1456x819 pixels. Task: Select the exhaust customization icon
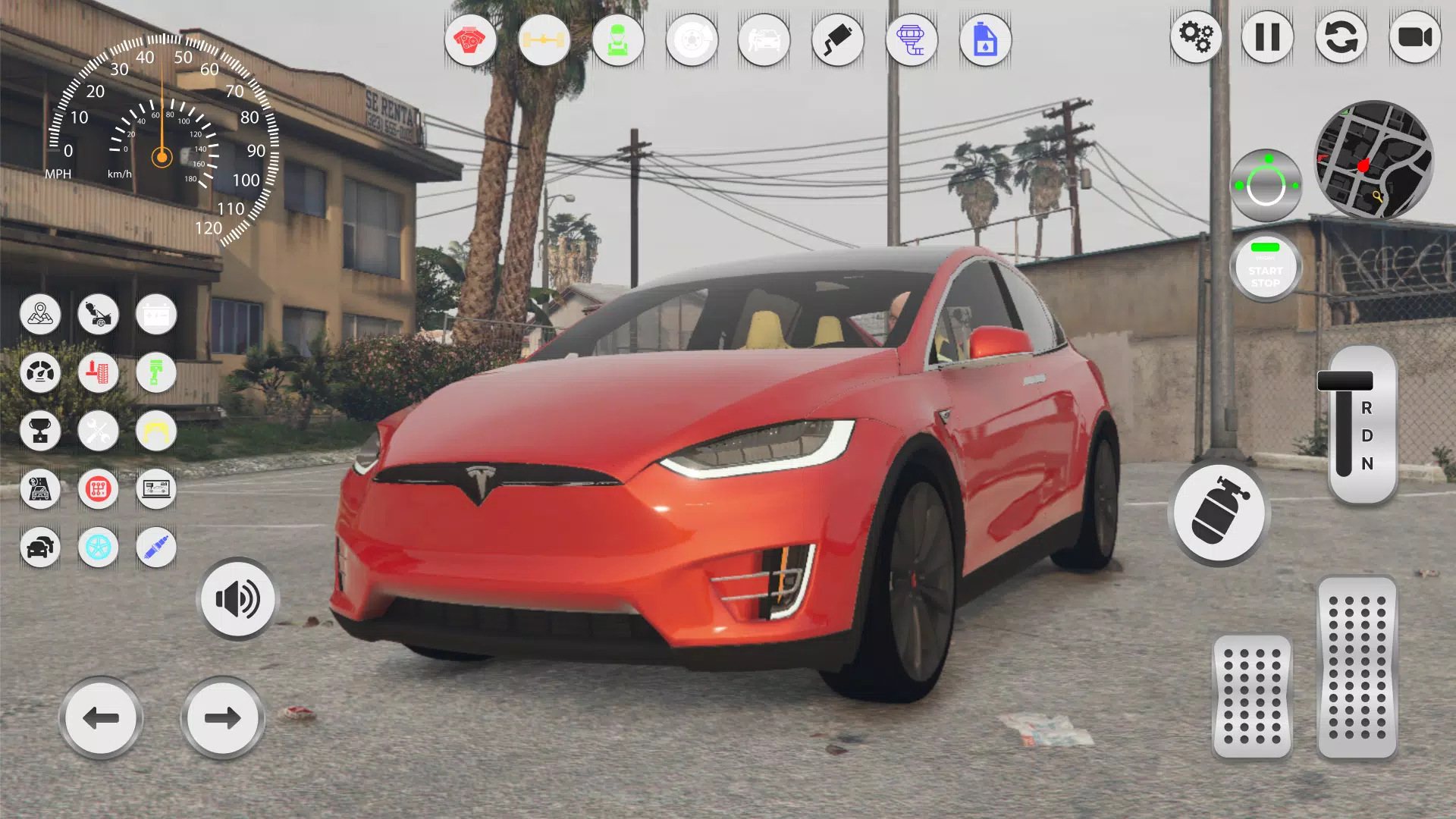coord(838,40)
